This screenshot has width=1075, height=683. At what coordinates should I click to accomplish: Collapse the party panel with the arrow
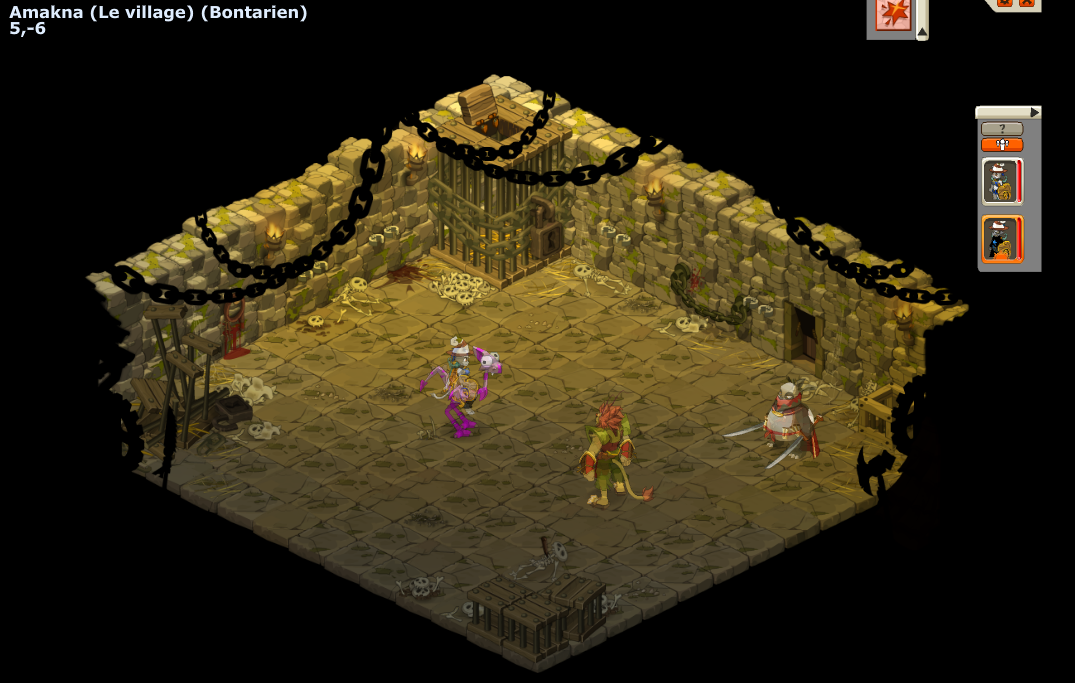point(1035,112)
